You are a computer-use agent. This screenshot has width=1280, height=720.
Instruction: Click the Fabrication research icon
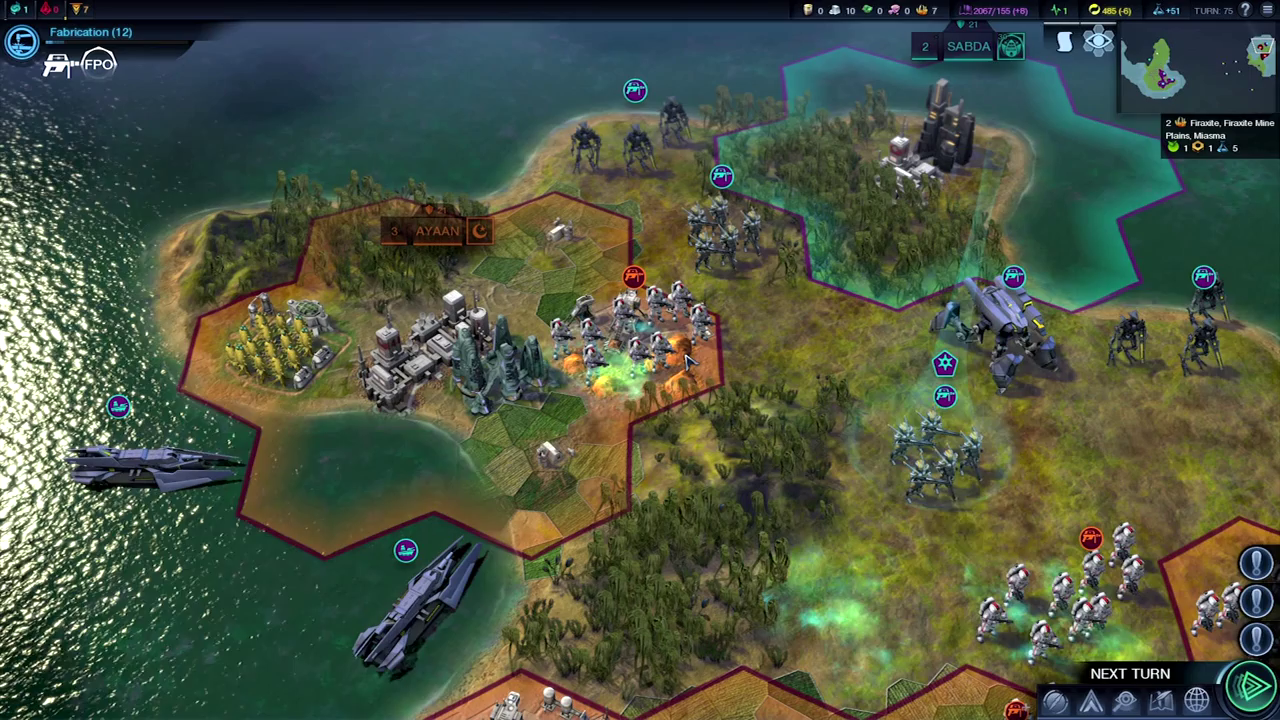click(x=22, y=41)
